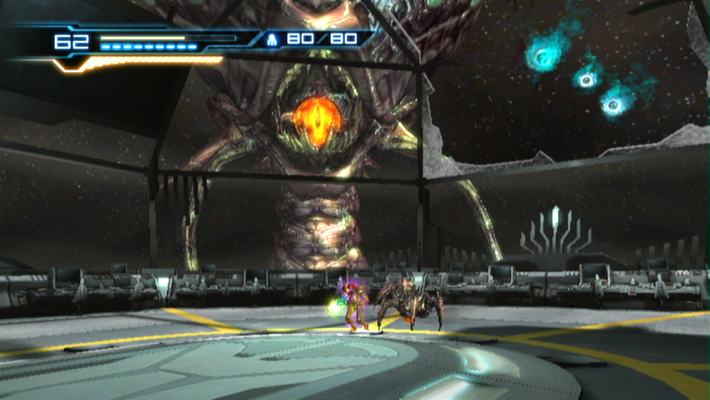Select the missile icon in the HUD
This screenshot has width=710, height=400.
(x=272, y=40)
